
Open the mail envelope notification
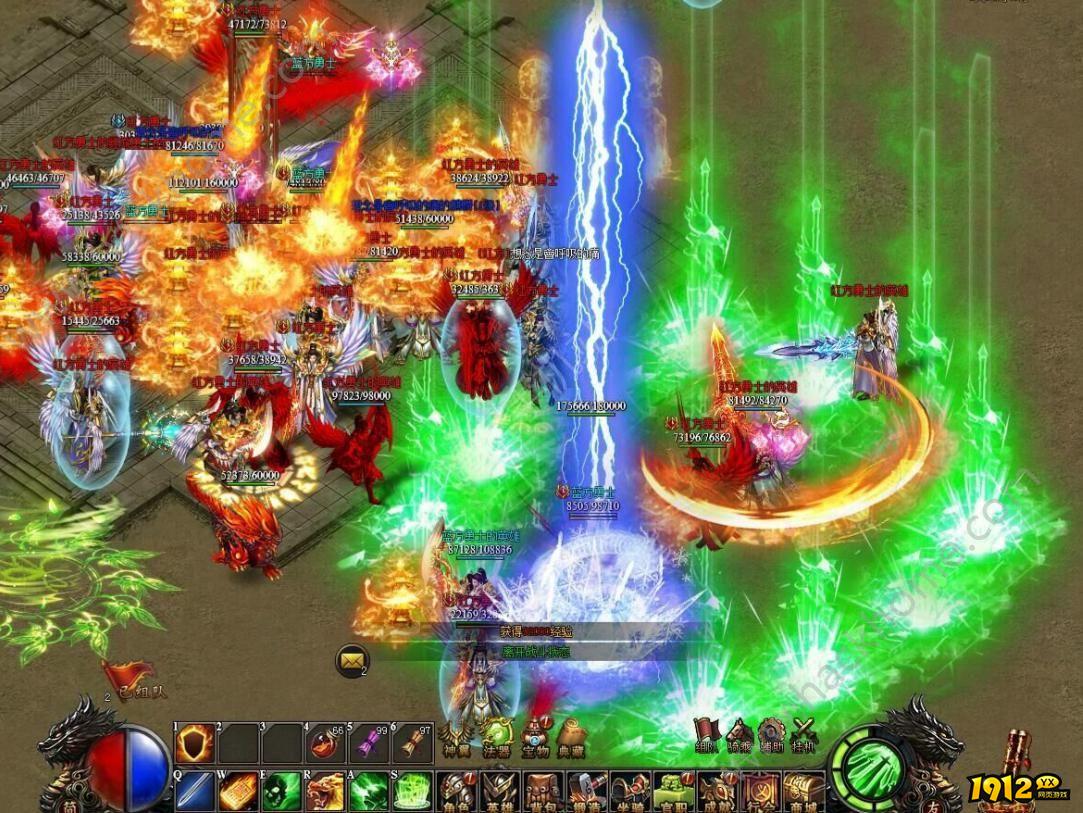tap(351, 660)
